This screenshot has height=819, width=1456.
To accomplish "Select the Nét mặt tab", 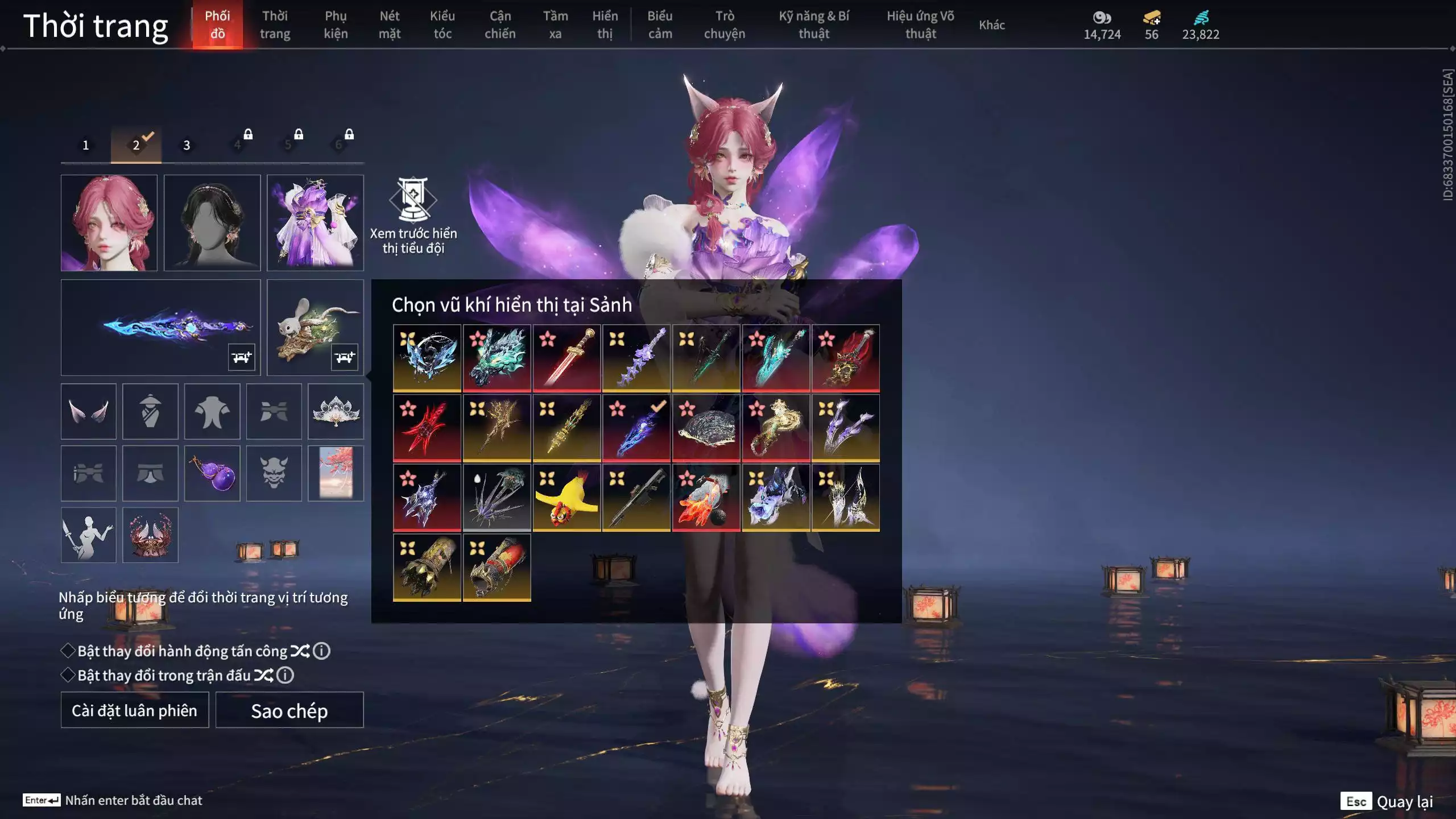I will (390, 25).
